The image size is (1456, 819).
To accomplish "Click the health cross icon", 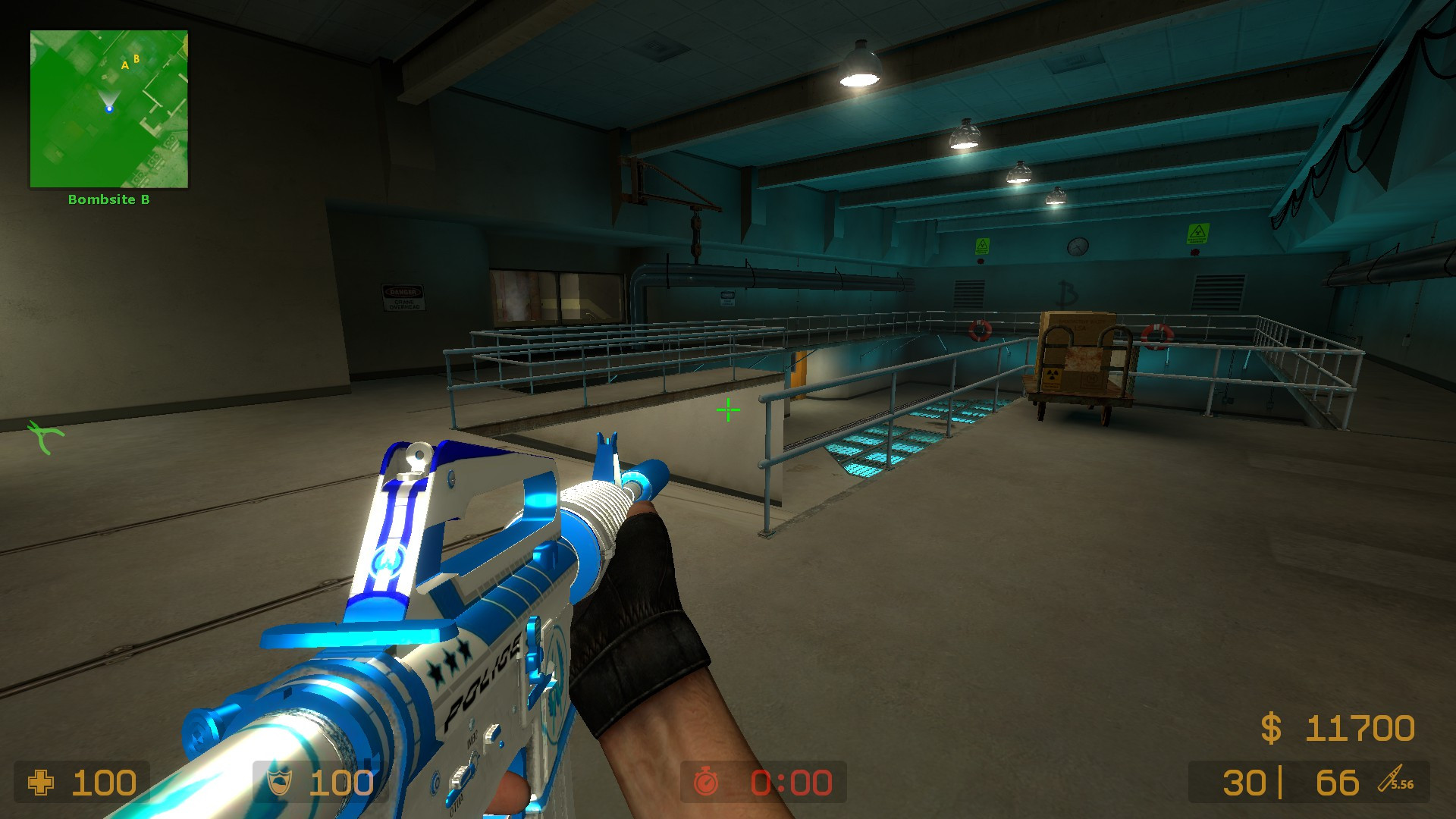I will pos(43,782).
